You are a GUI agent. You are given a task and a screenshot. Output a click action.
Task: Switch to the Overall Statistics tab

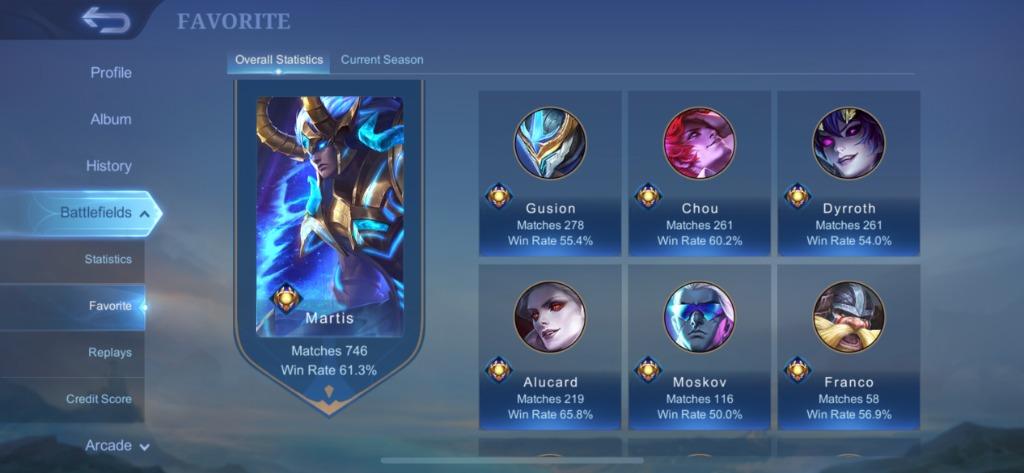coord(279,60)
